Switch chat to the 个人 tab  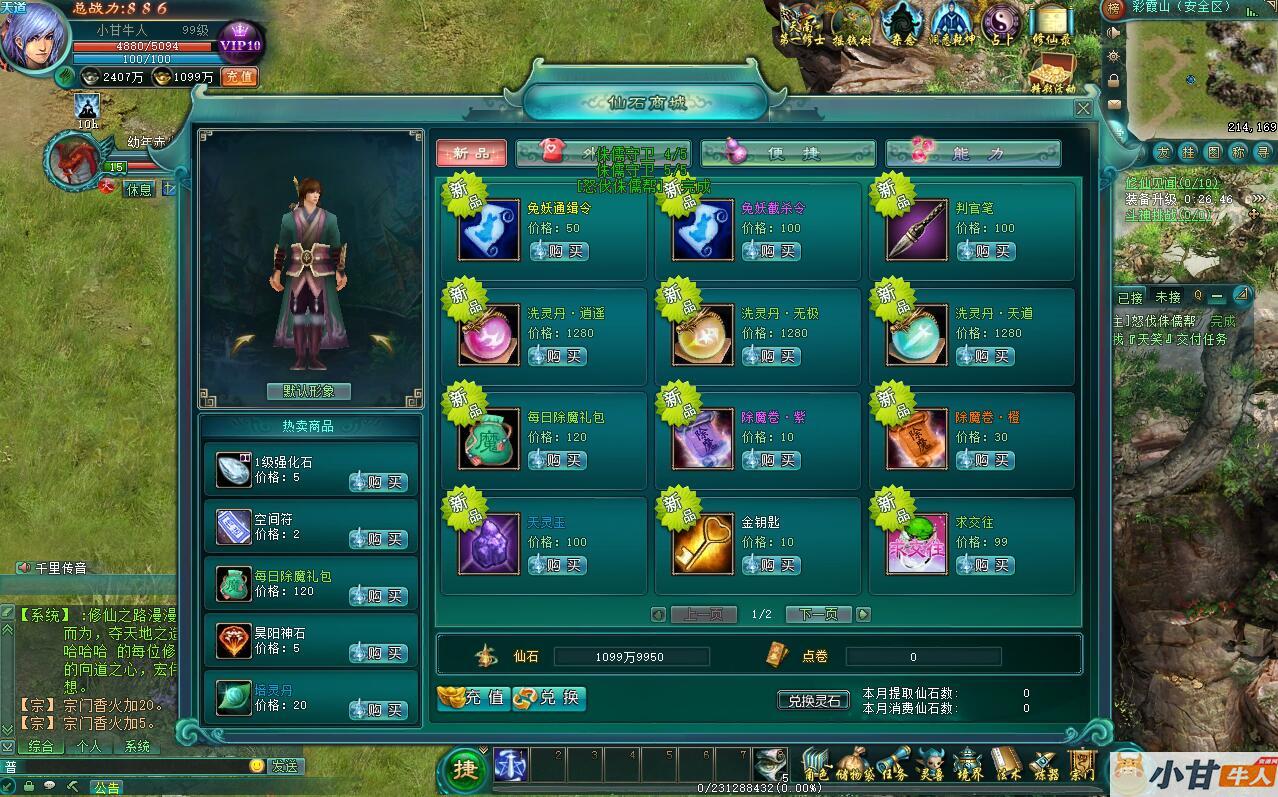[89, 746]
